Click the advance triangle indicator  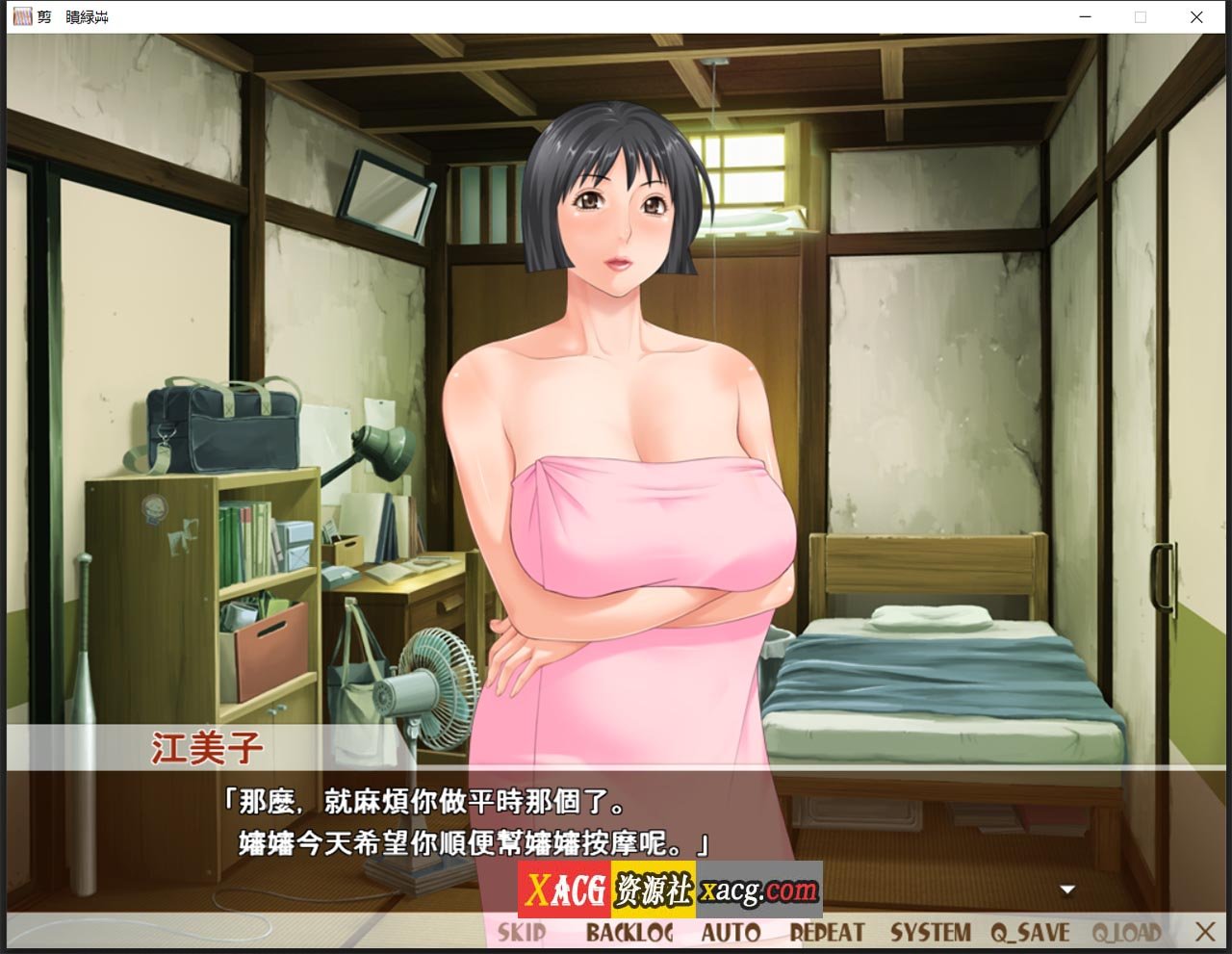coord(1066,890)
